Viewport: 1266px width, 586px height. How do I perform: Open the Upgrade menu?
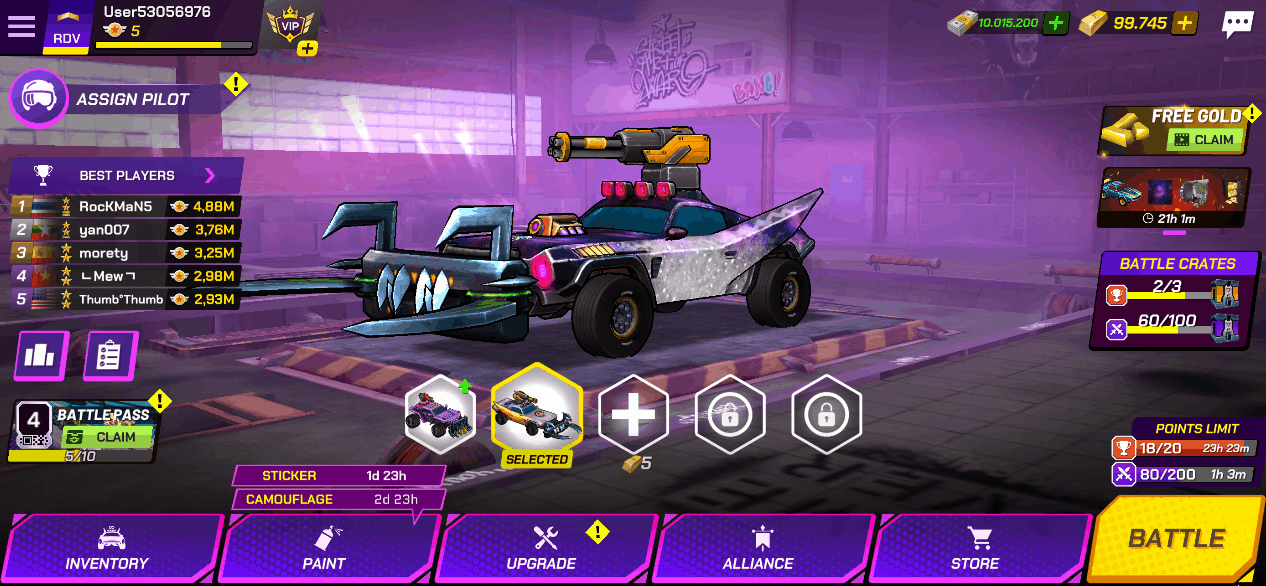click(541, 548)
